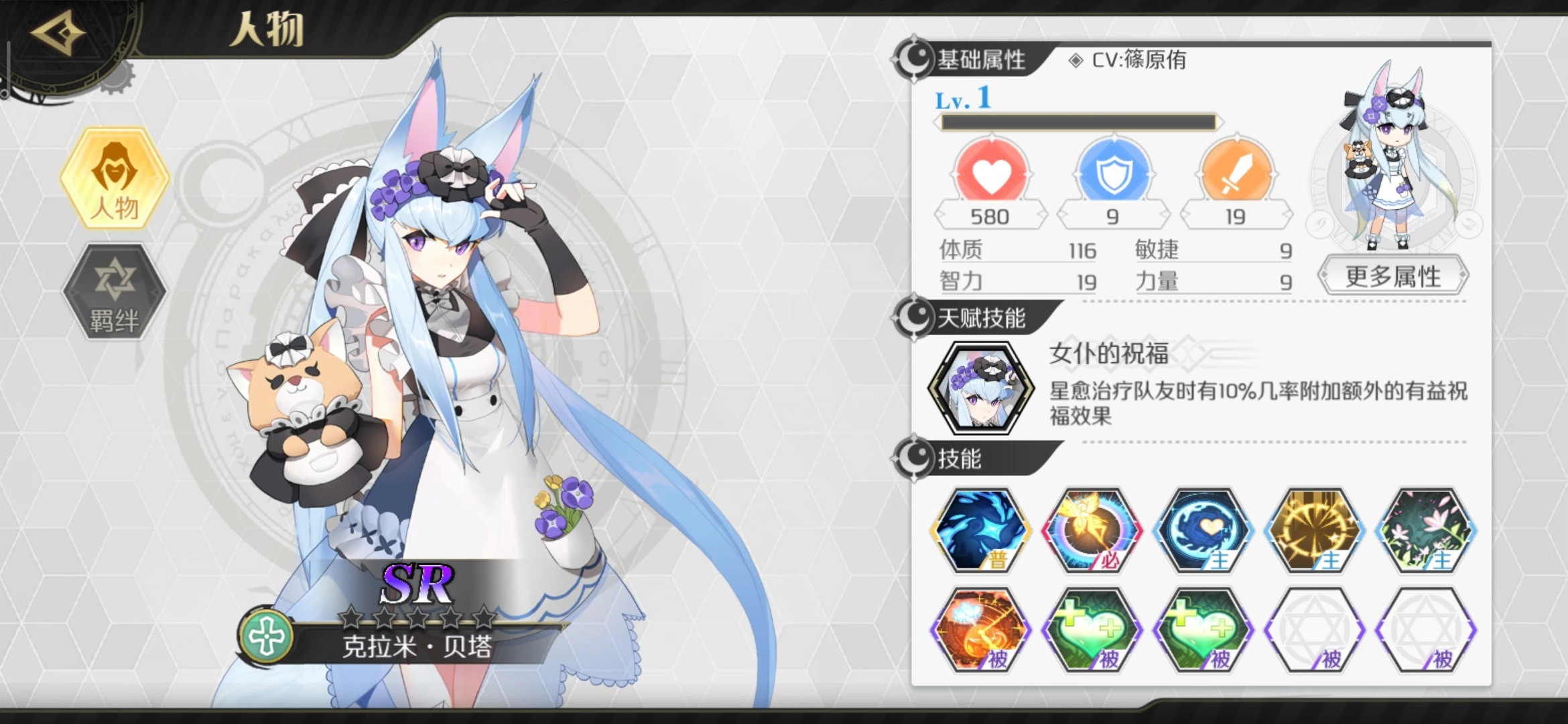Select the blue shield defense icon
Image resolution: width=1568 pixels, height=724 pixels.
point(1113,173)
